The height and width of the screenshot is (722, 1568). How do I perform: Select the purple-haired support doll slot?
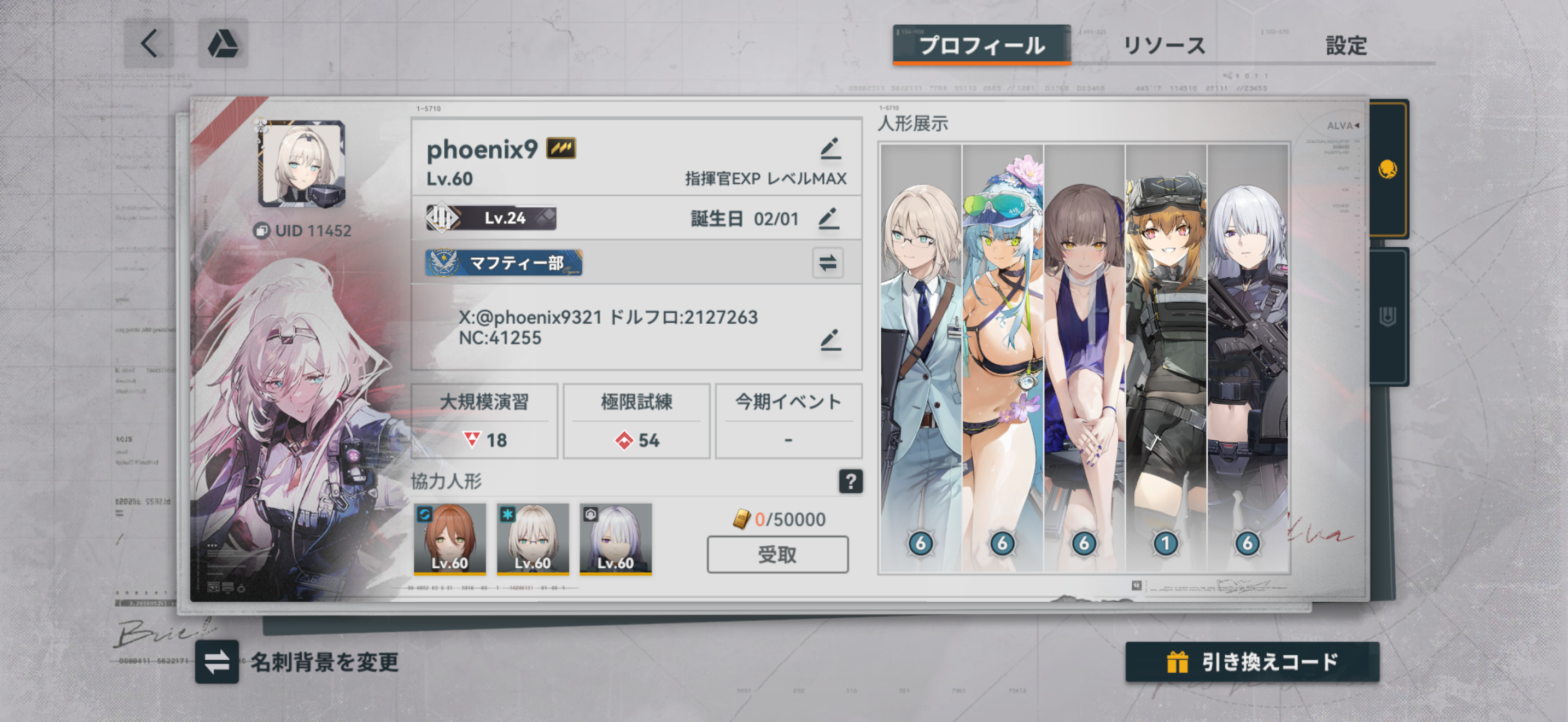[x=616, y=538]
